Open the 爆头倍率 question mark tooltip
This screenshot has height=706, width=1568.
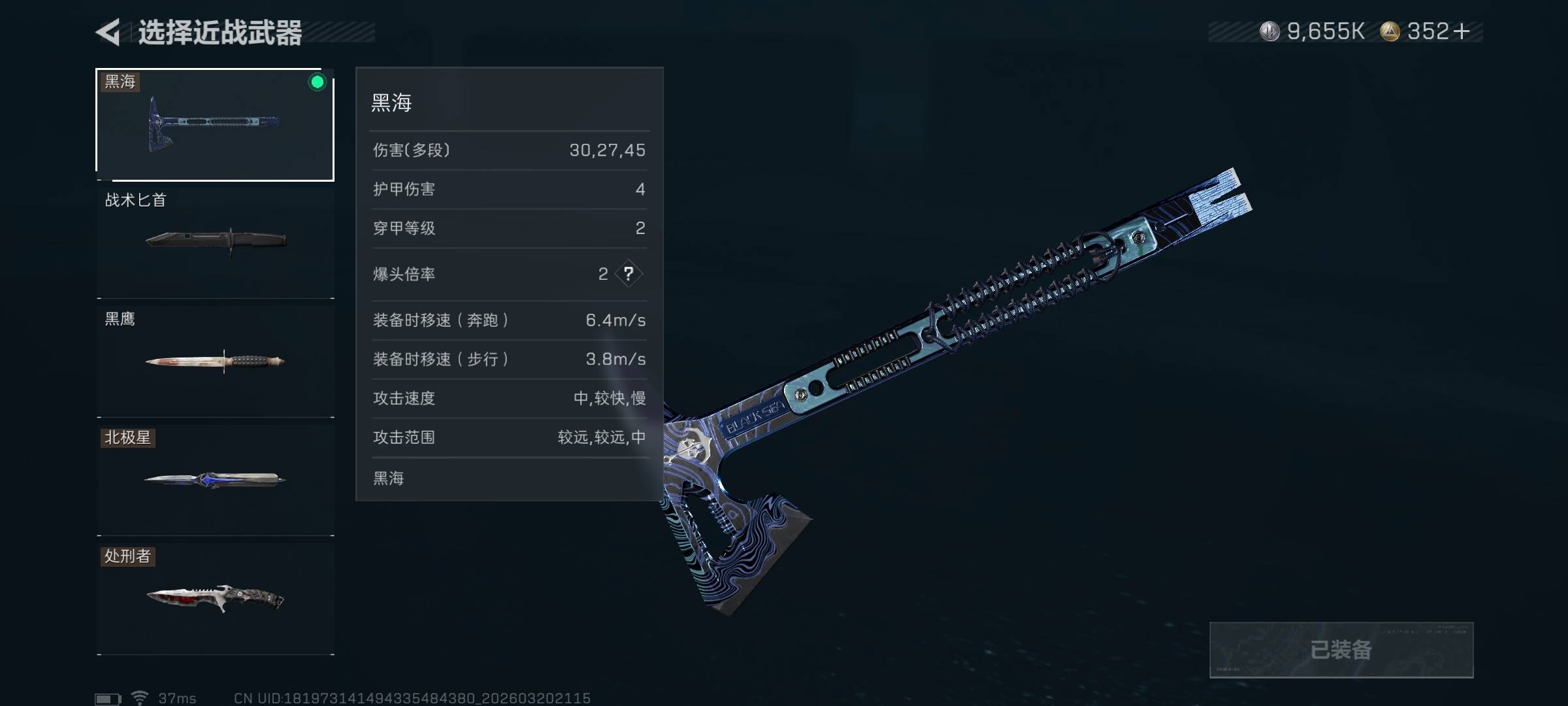(629, 274)
